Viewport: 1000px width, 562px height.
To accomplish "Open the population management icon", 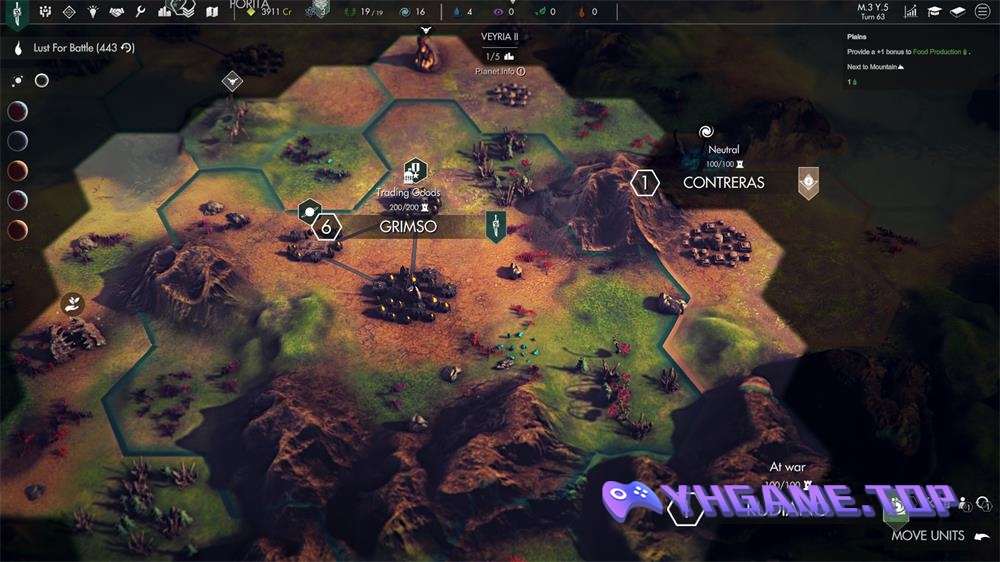I will tap(45, 12).
